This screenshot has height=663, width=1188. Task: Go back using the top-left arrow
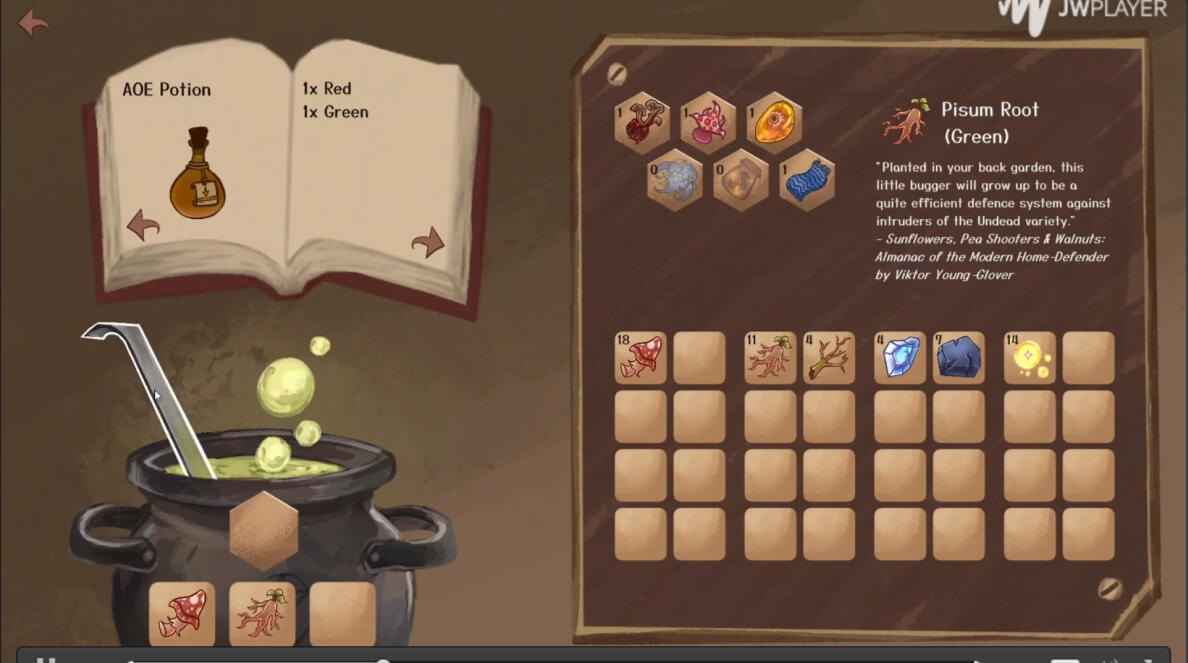pyautogui.click(x=33, y=22)
